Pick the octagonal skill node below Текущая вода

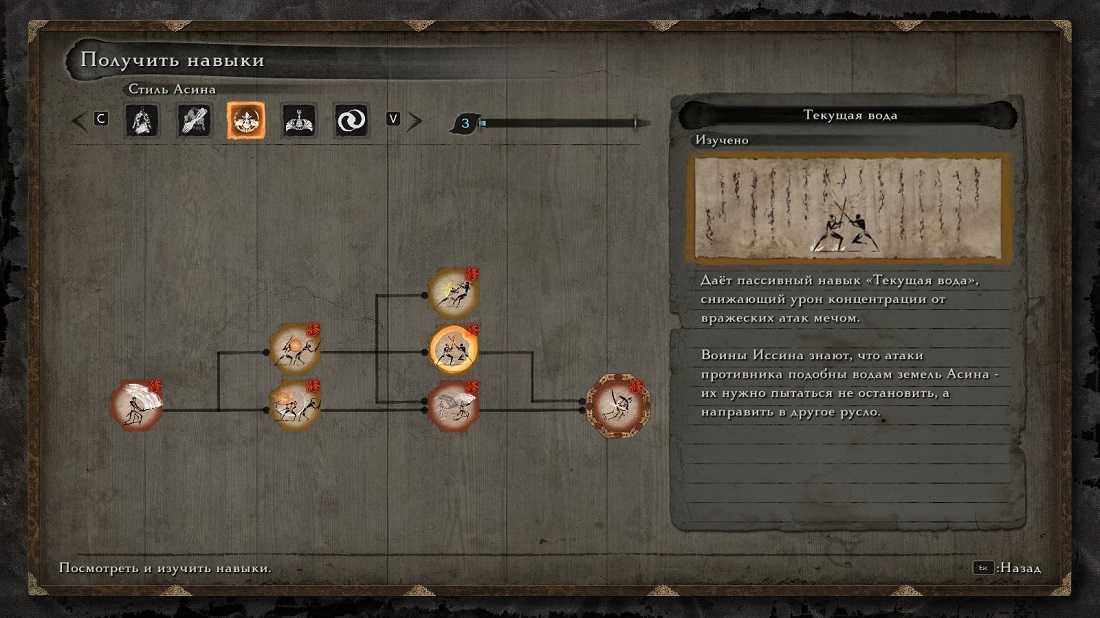[453, 405]
